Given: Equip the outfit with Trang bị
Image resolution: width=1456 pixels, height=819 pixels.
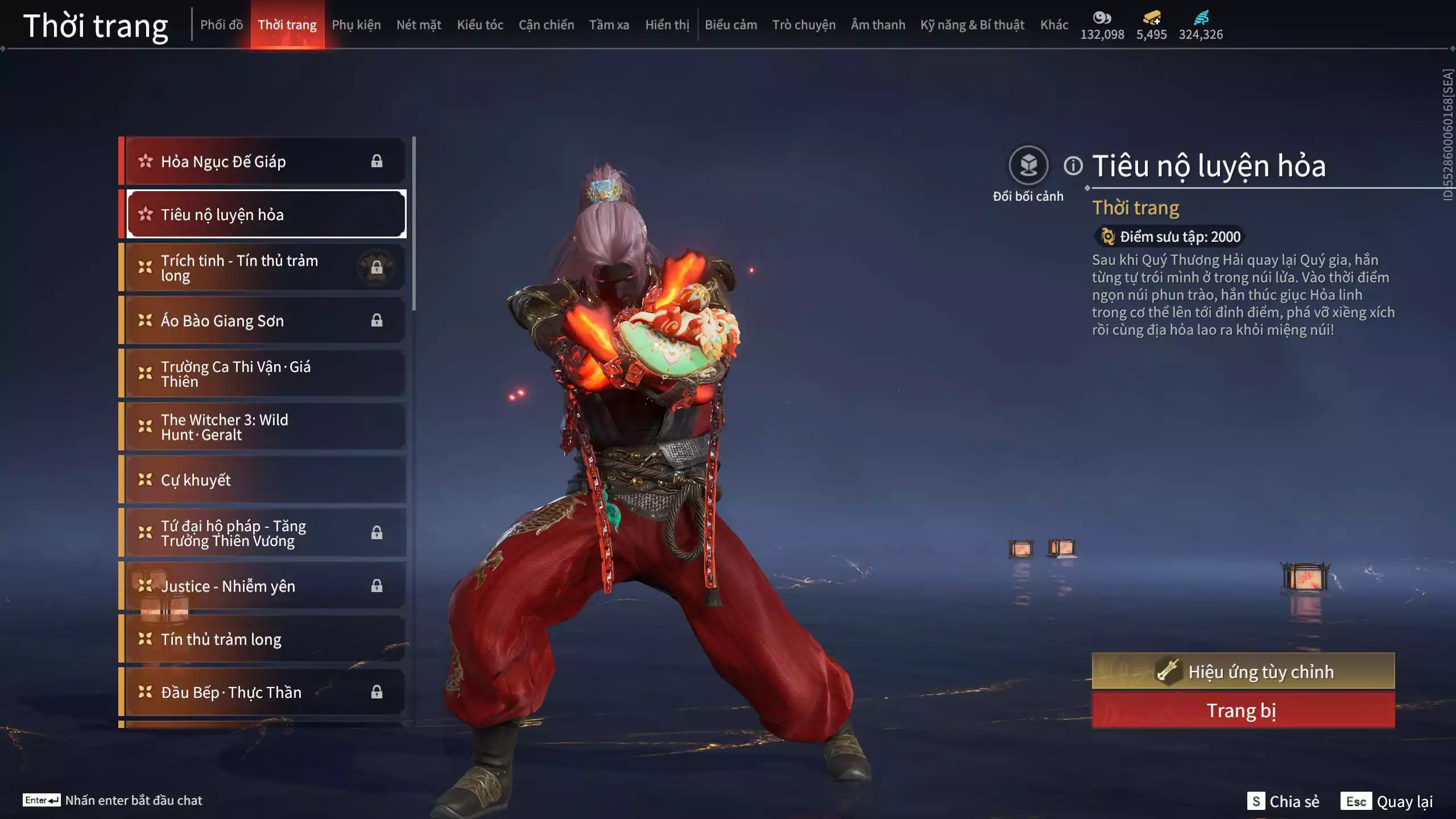Looking at the screenshot, I should pyautogui.click(x=1243, y=711).
